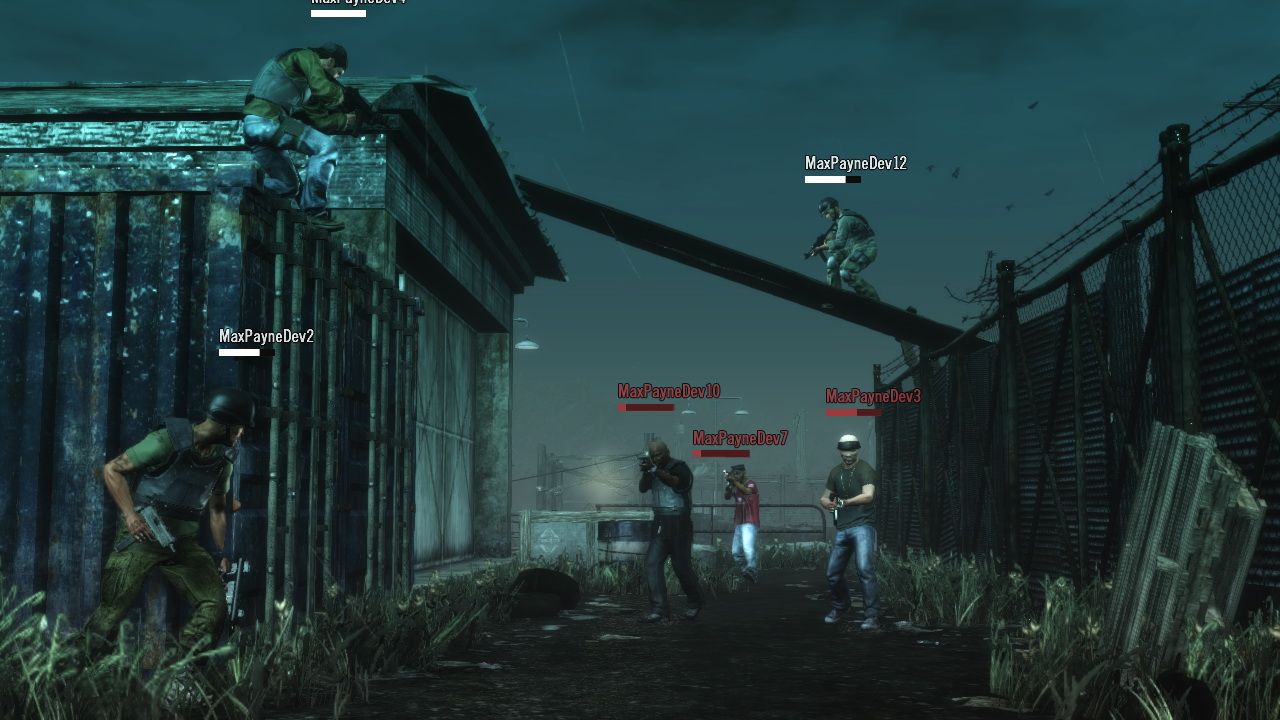Click MaxPayneDev2's white health bar
The height and width of the screenshot is (720, 1280).
tap(238, 354)
